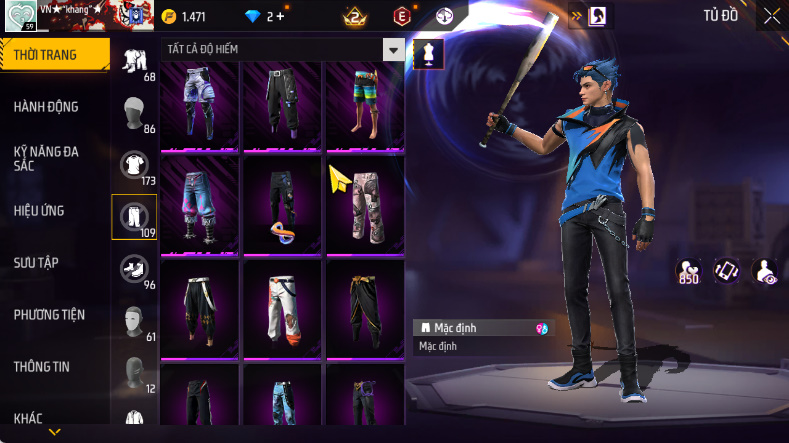Select the Hiệu Ứng tab
The height and width of the screenshot is (443, 789).
tap(39, 211)
